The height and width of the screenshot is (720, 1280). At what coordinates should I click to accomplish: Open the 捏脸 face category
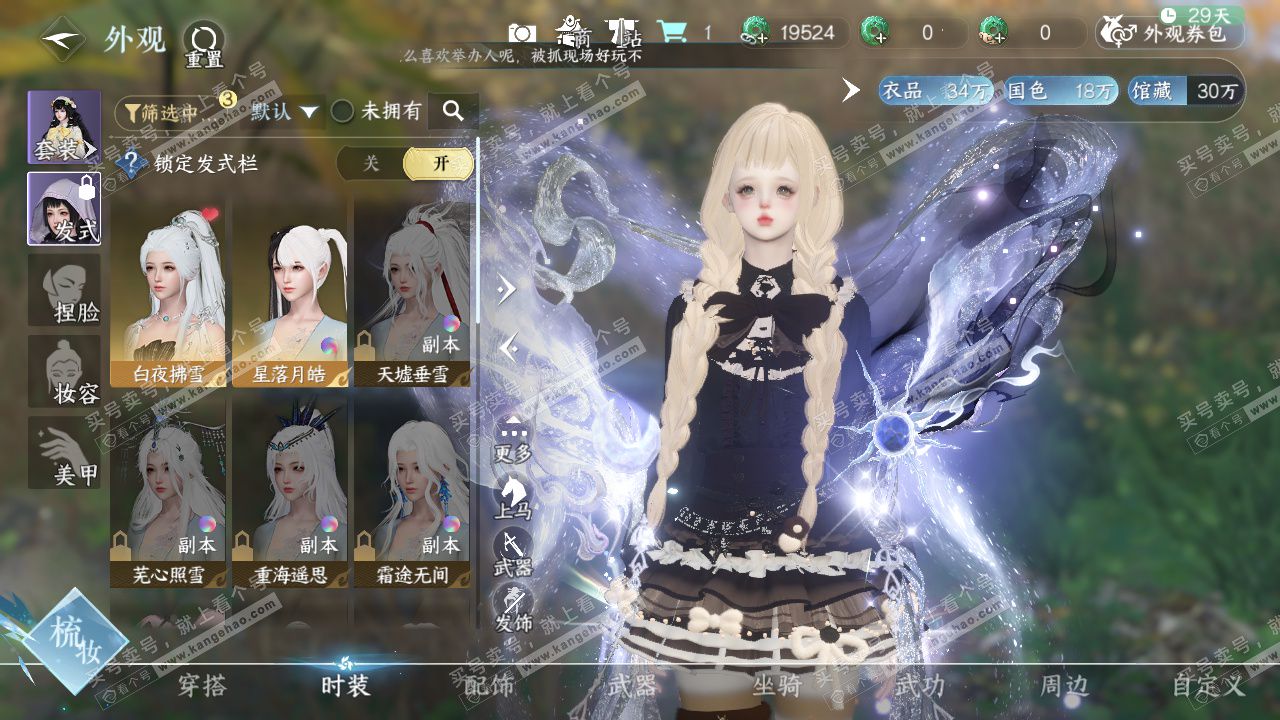coord(64,290)
